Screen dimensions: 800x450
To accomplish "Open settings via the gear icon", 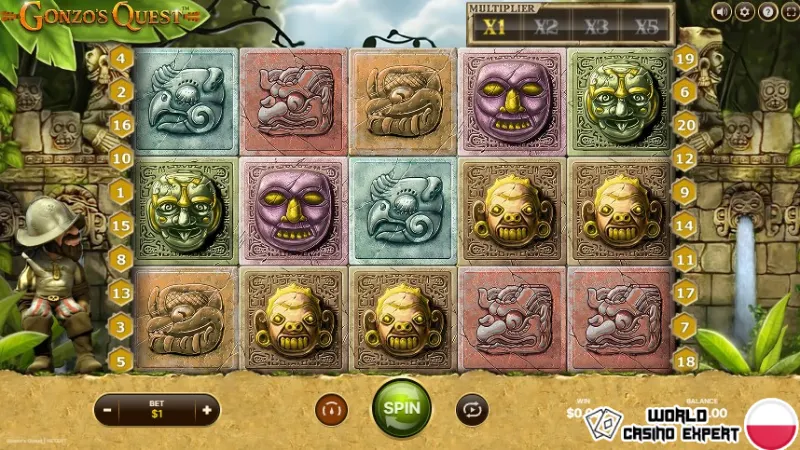I will 744,12.
